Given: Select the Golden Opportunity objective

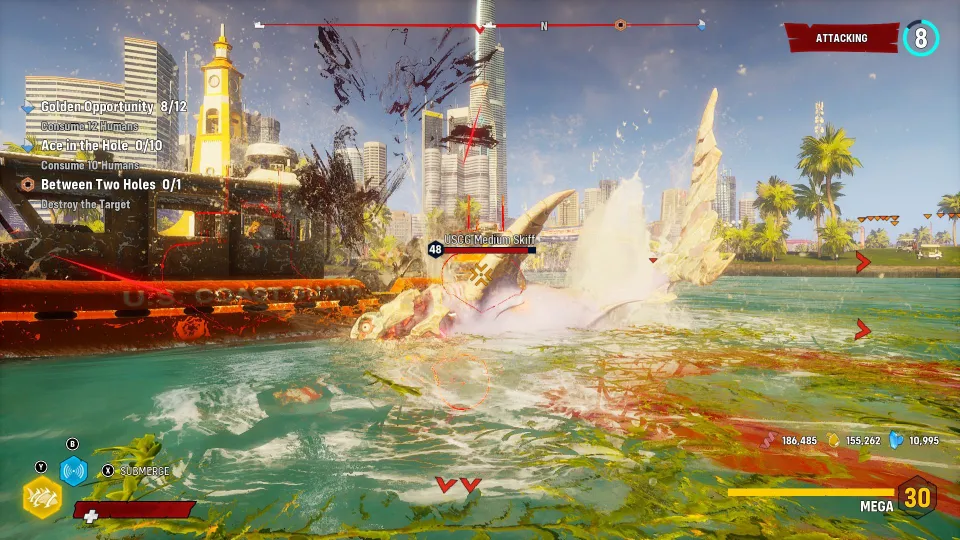Looking at the screenshot, I should 98,107.
